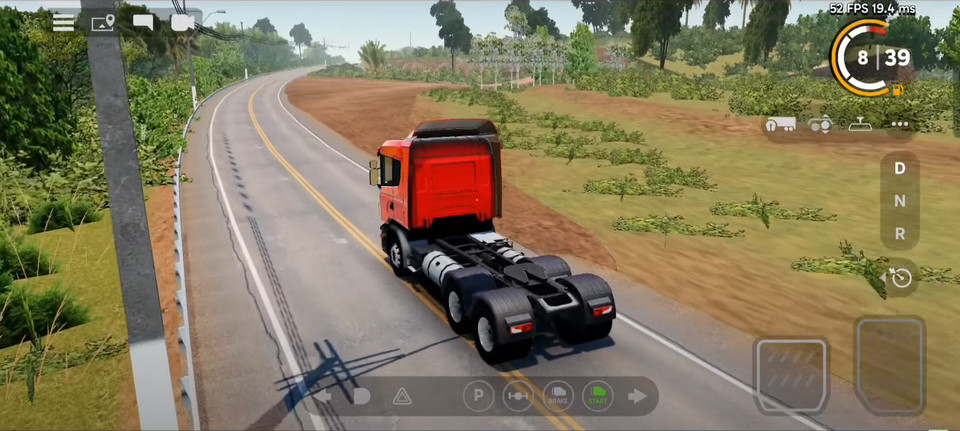
Task: Toggle the differential lock axle icon
Action: click(517, 396)
